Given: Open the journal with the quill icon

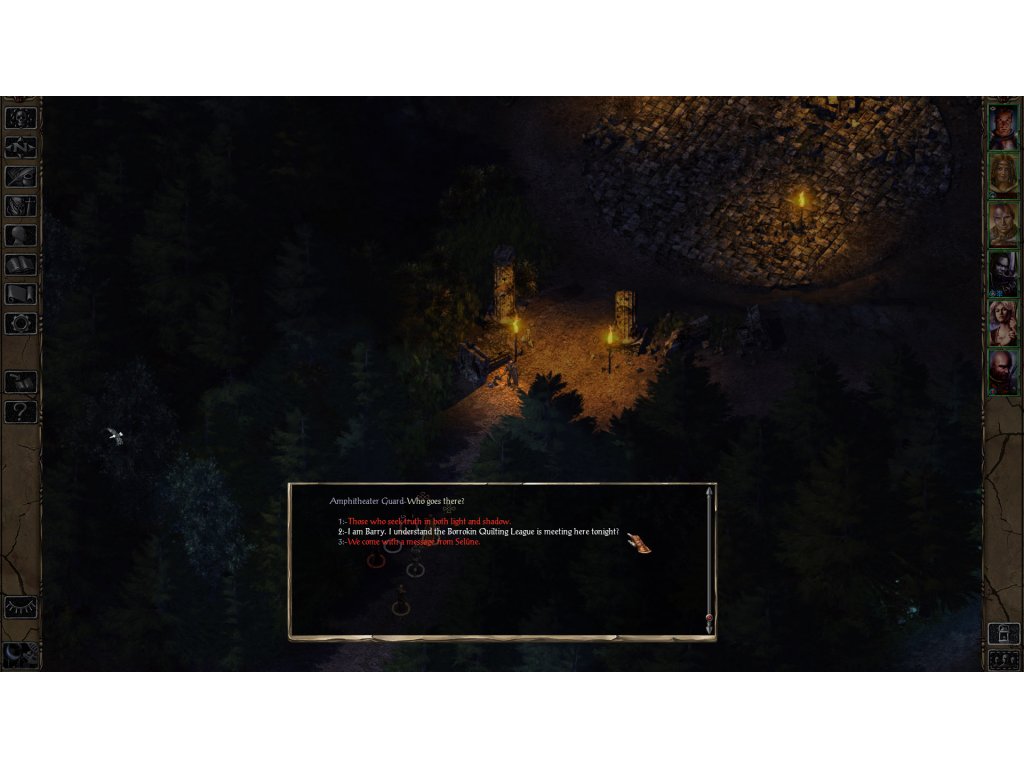Looking at the screenshot, I should 21,177.
